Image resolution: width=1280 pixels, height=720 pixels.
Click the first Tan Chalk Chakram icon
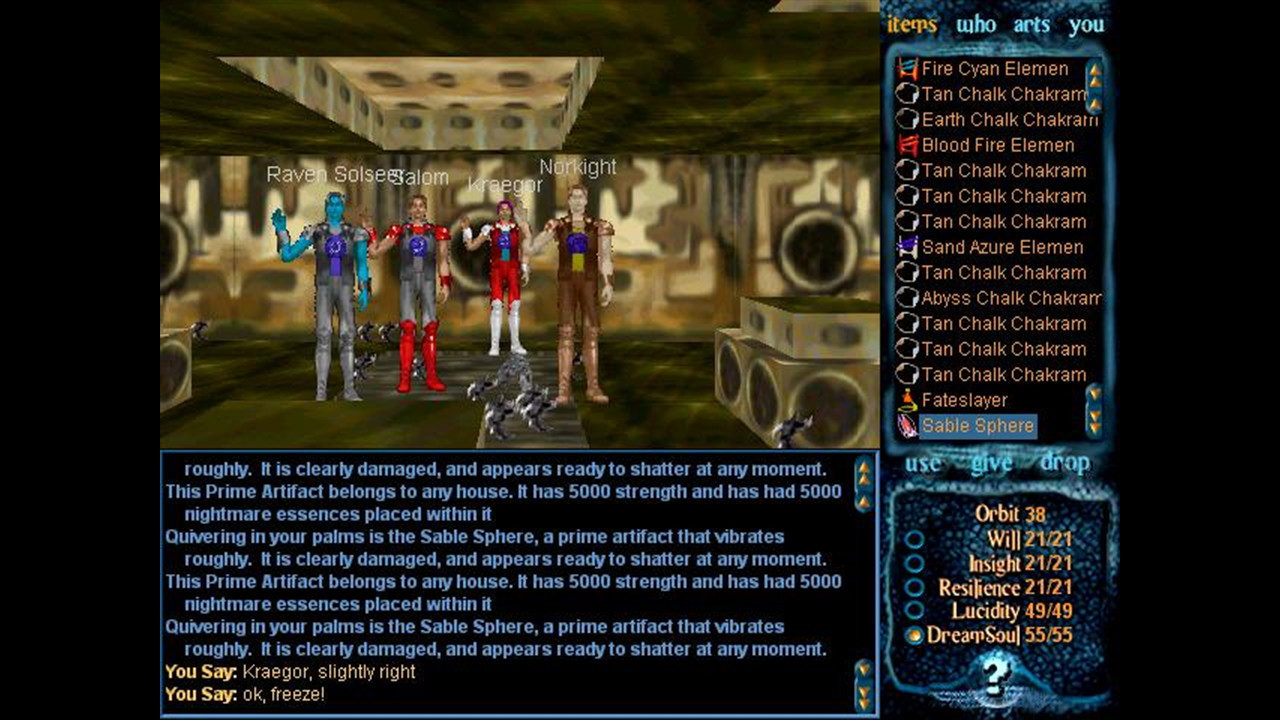(x=907, y=94)
